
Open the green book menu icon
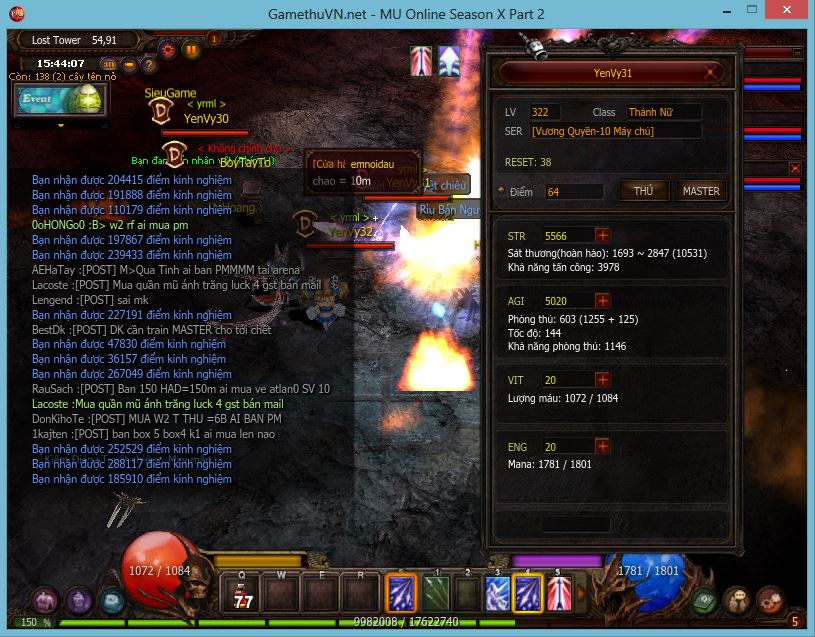tap(705, 600)
